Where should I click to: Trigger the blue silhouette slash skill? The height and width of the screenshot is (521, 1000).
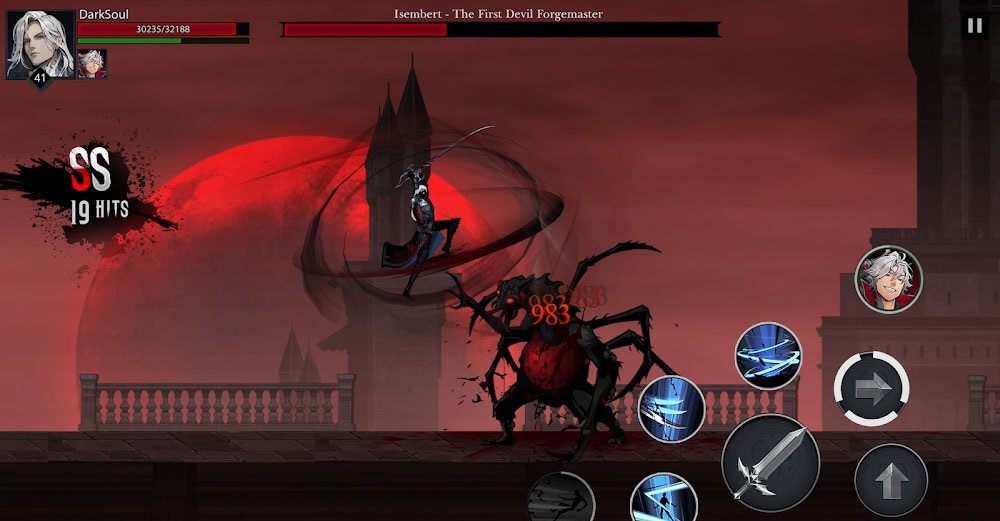pos(663,499)
